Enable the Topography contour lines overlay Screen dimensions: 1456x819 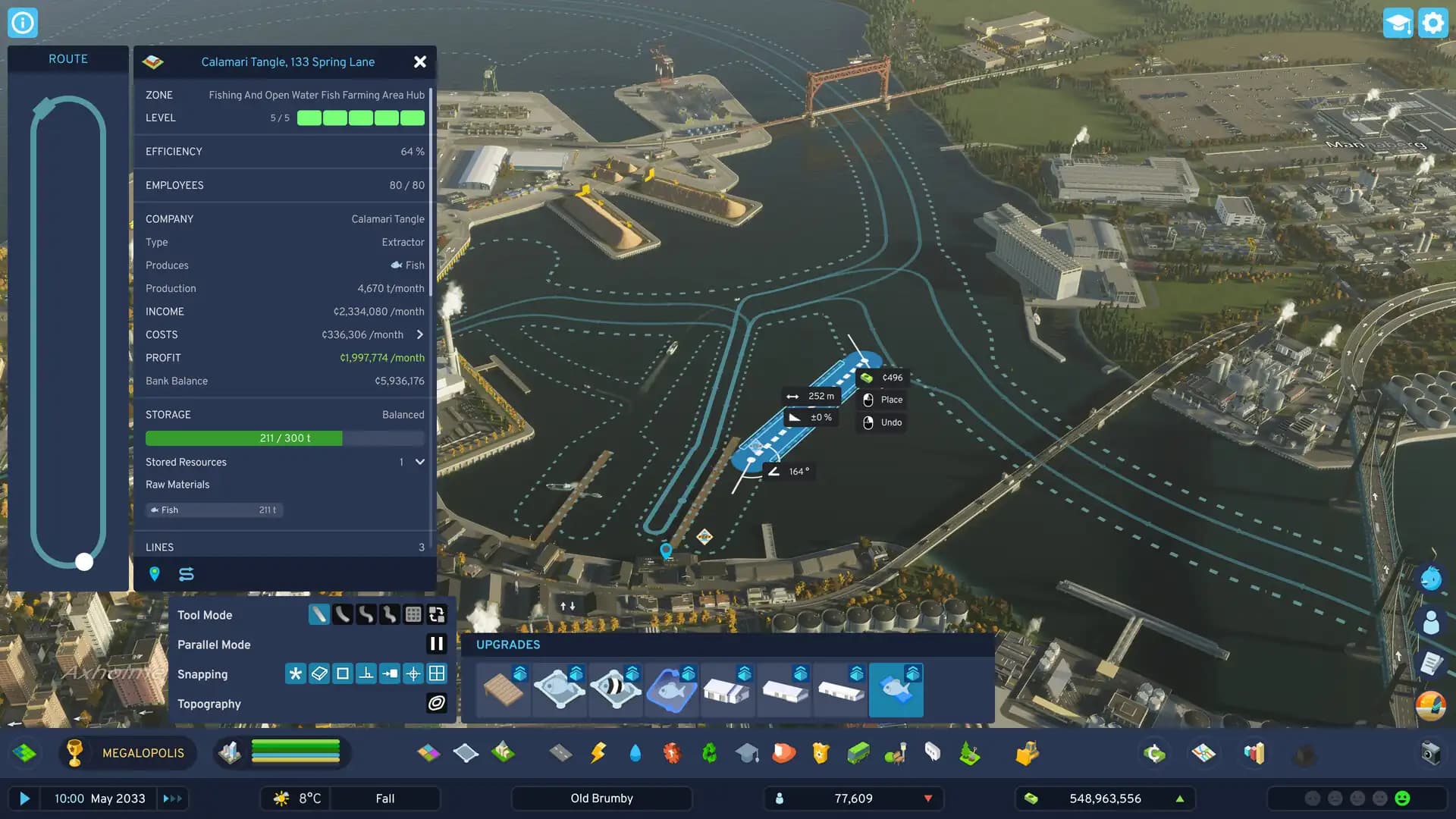(437, 704)
